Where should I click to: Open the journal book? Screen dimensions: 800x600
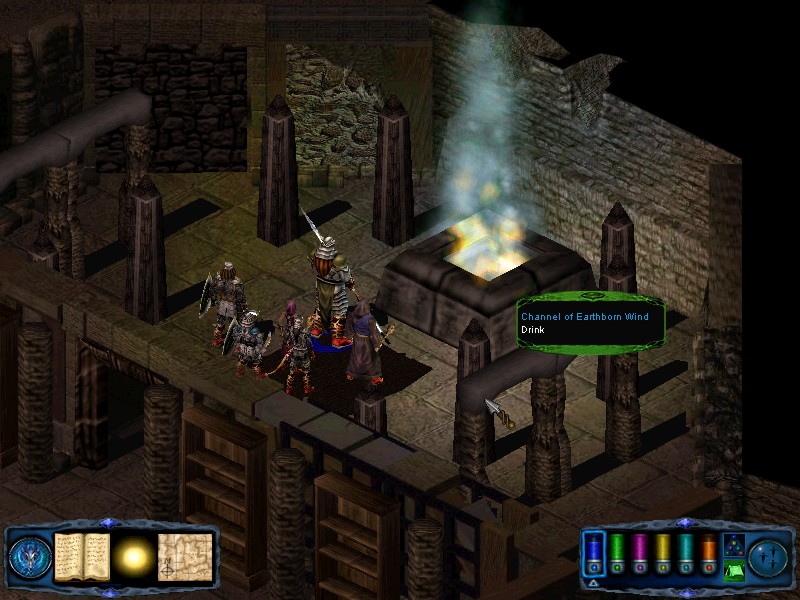coord(82,555)
